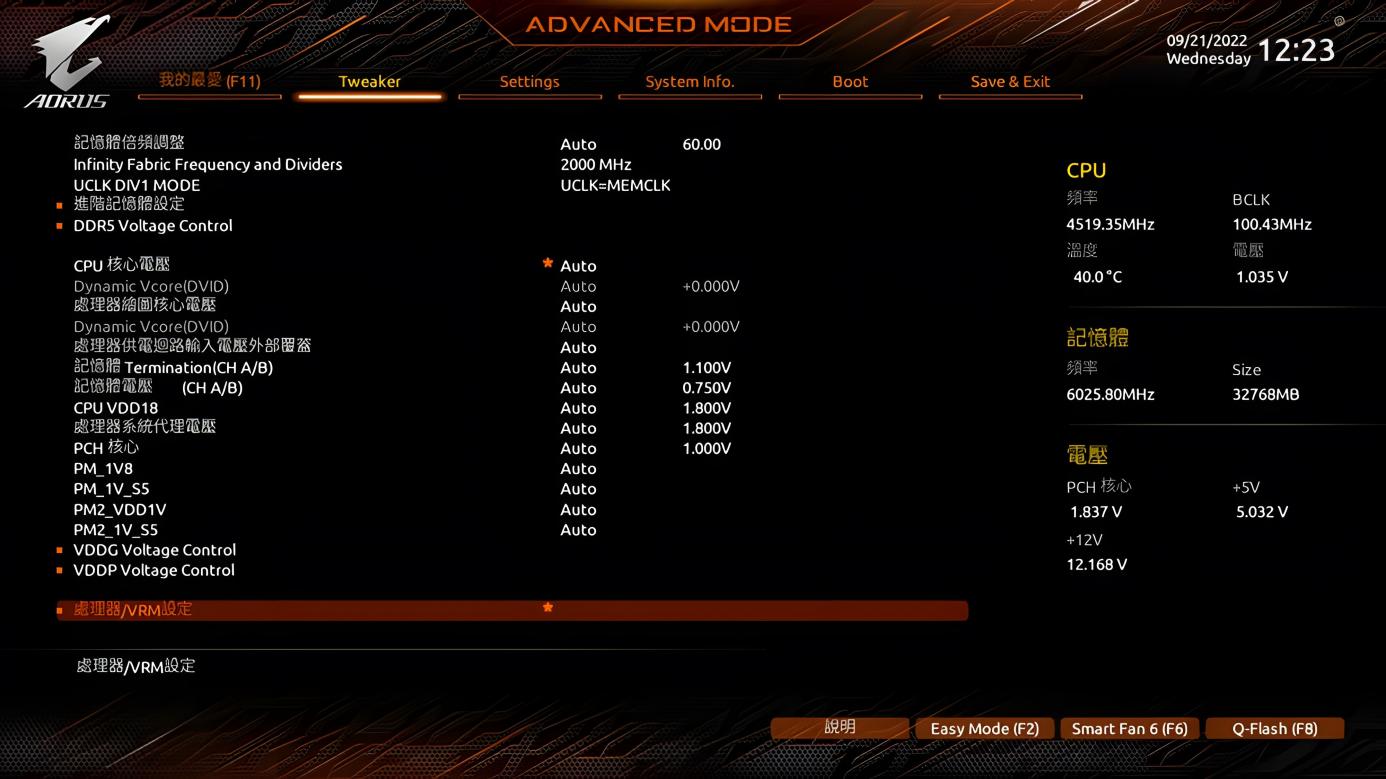1386x779 pixels.
Task: Switch to the System Info. tab
Action: pos(690,82)
